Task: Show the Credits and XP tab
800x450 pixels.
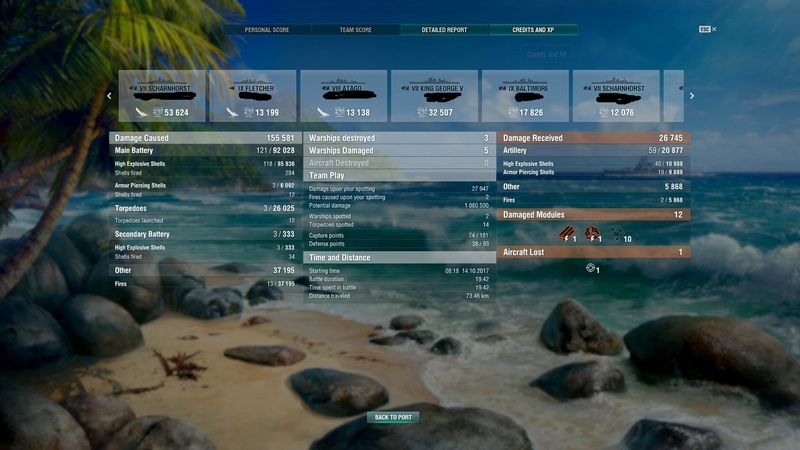Action: 533,30
